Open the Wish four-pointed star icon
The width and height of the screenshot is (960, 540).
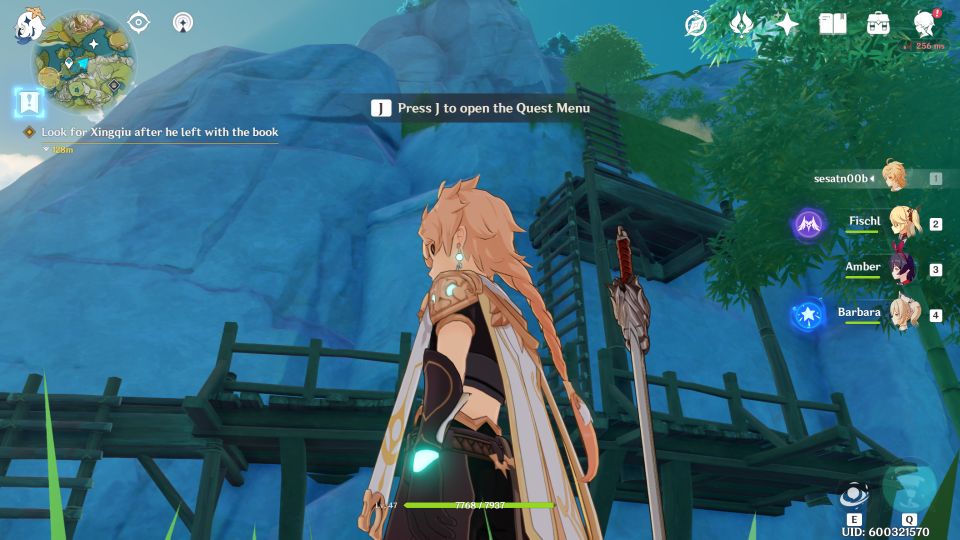(x=787, y=24)
